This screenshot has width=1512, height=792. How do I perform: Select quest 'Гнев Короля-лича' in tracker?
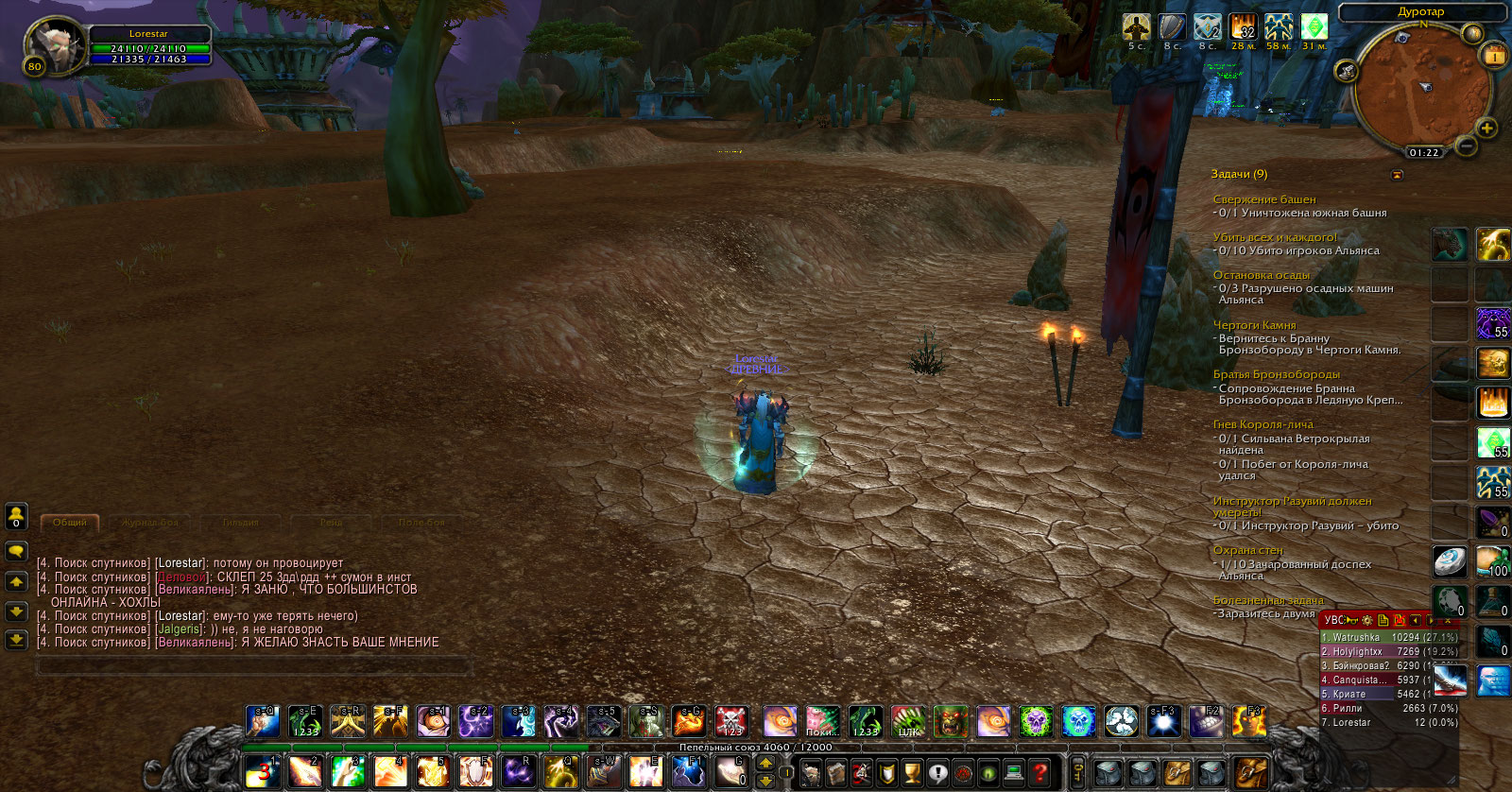click(x=1263, y=424)
